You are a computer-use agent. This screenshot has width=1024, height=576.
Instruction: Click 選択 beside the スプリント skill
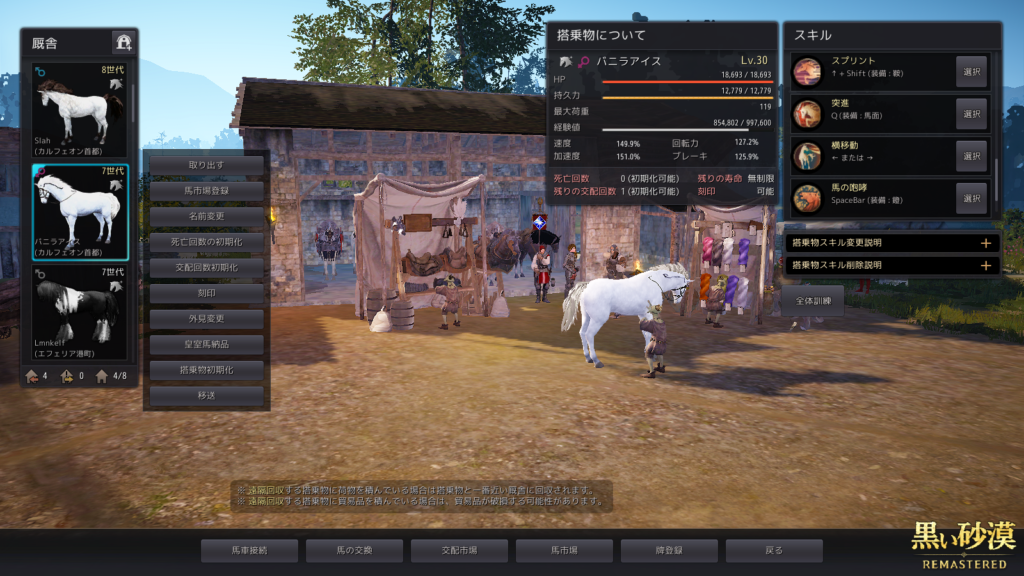point(970,72)
